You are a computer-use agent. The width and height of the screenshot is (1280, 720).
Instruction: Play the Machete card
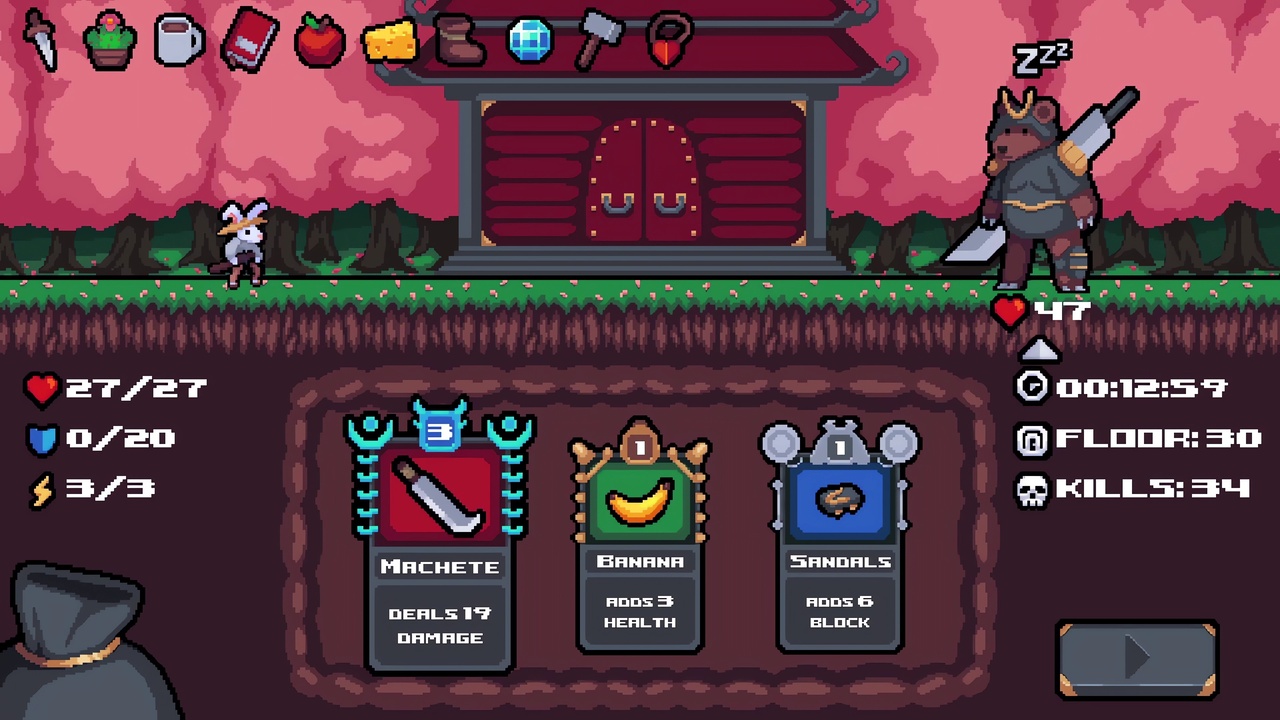click(x=440, y=540)
